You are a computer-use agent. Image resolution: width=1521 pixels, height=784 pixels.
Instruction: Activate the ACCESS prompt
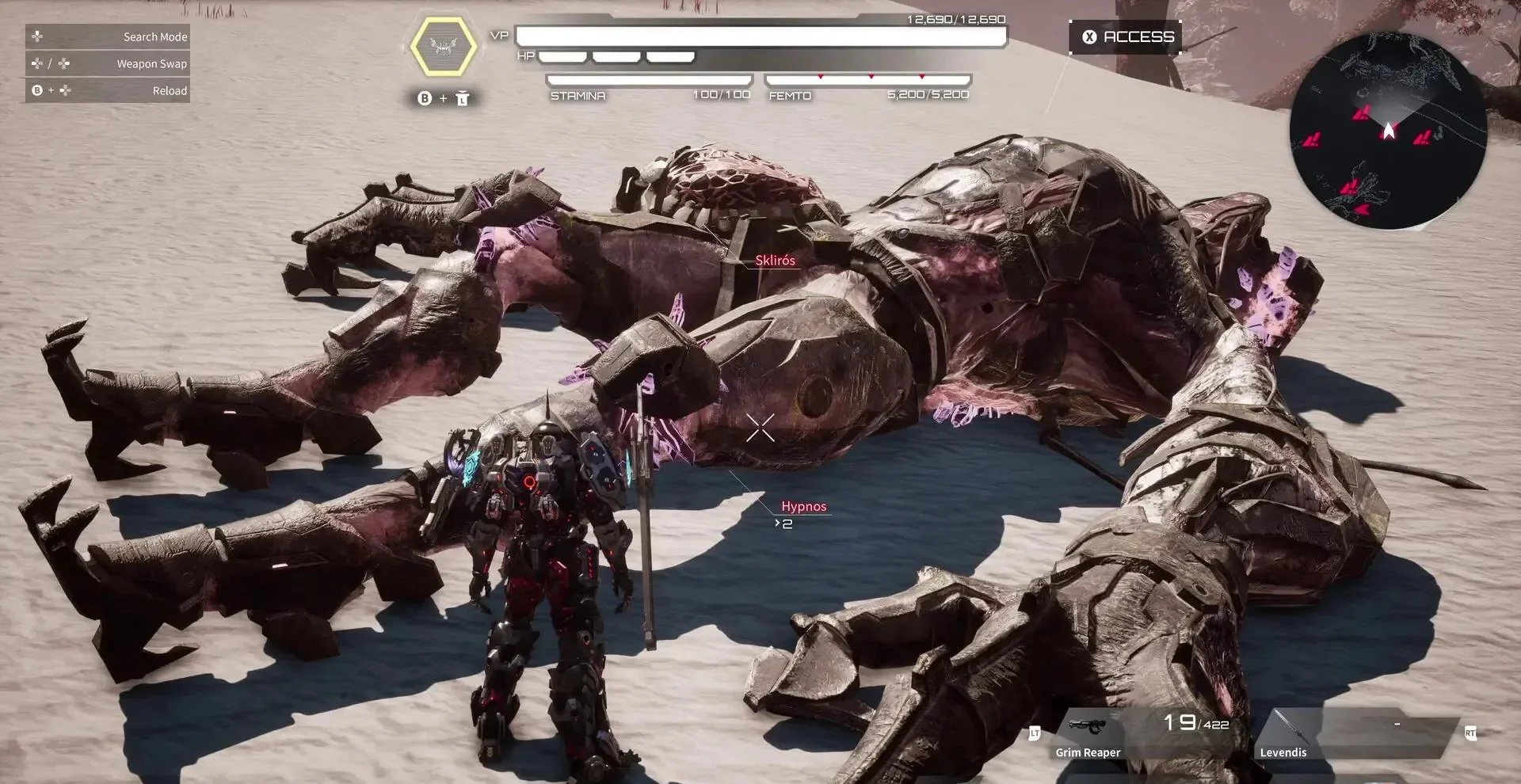pyautogui.click(x=1126, y=37)
